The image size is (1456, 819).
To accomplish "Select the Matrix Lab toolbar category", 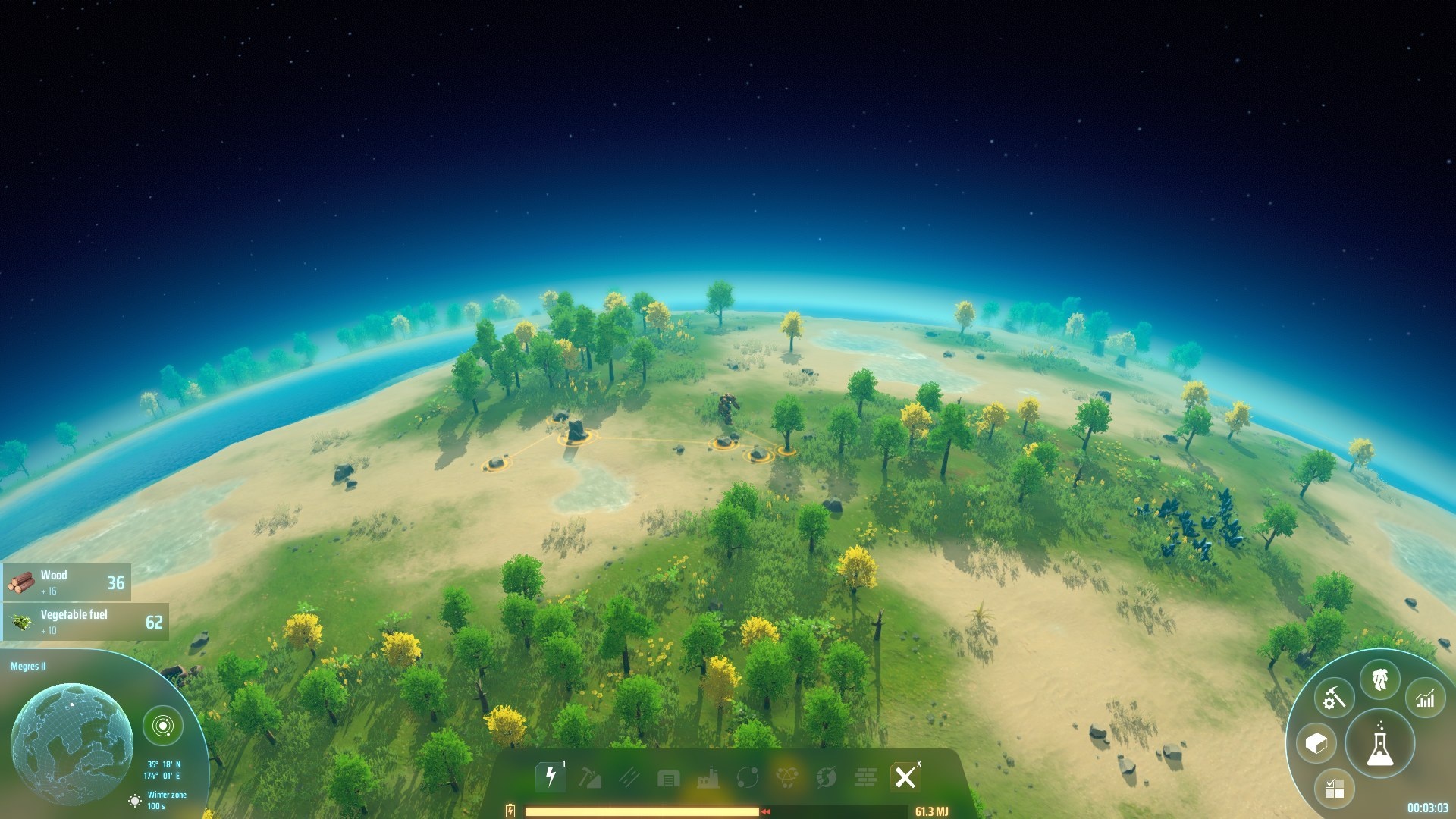I will [788, 777].
